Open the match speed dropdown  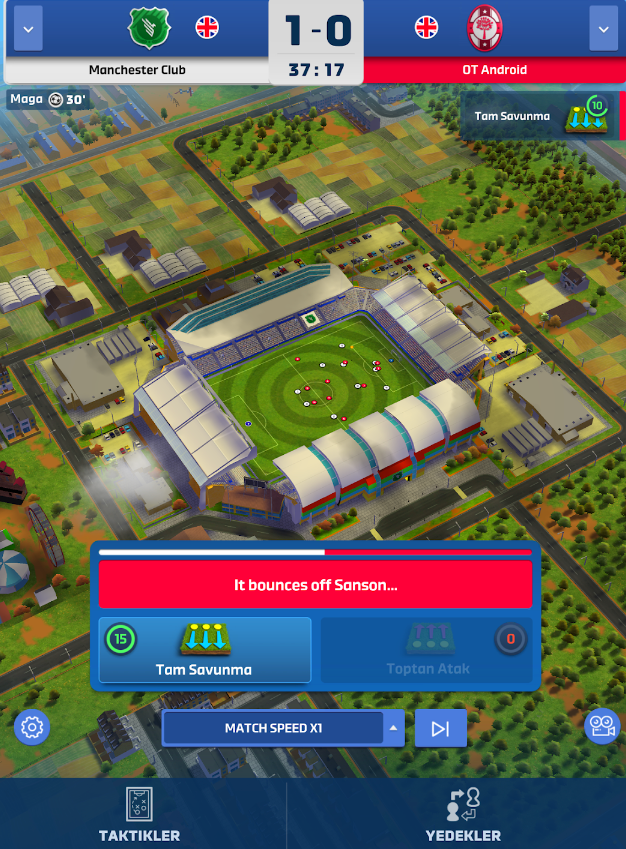coord(283,728)
